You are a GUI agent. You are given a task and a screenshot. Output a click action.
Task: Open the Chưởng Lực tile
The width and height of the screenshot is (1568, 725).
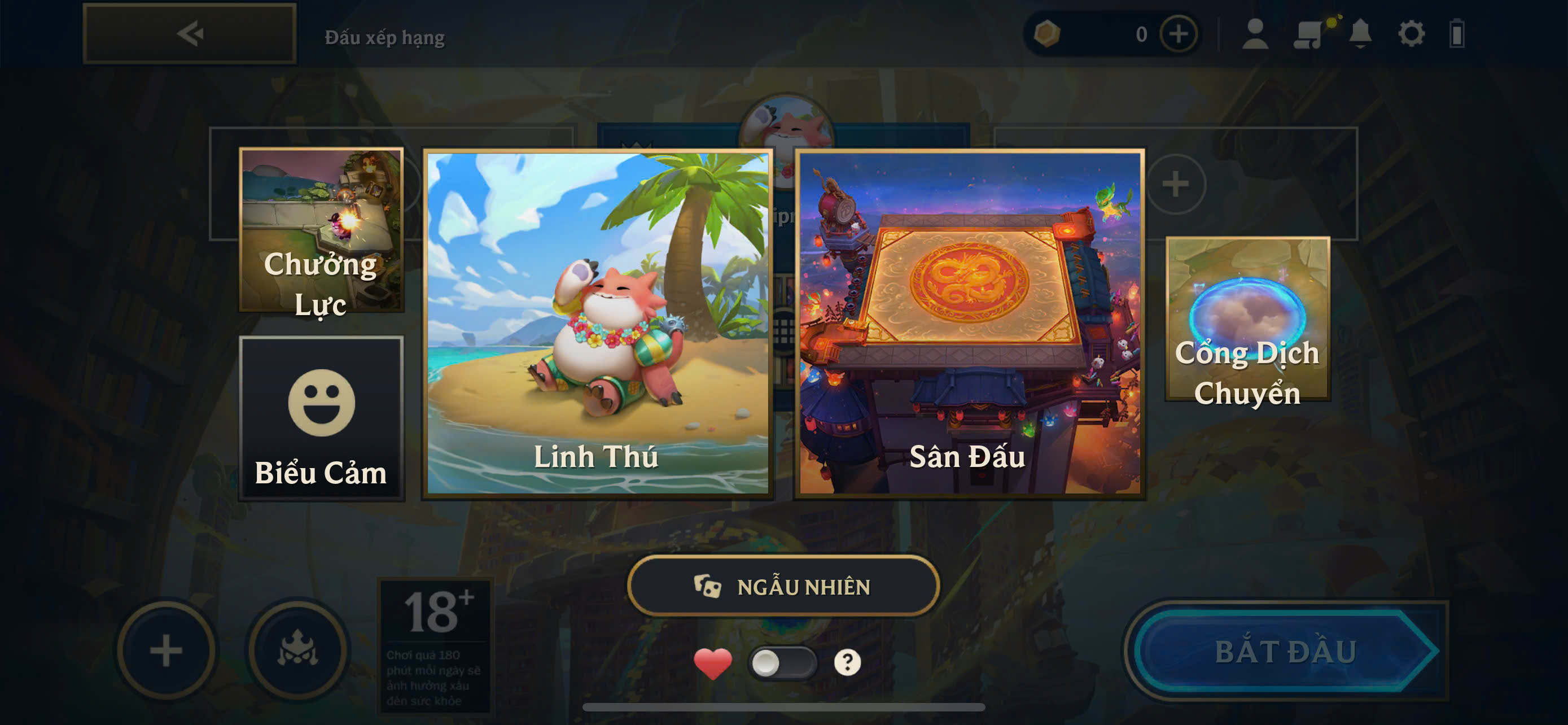[x=321, y=230]
